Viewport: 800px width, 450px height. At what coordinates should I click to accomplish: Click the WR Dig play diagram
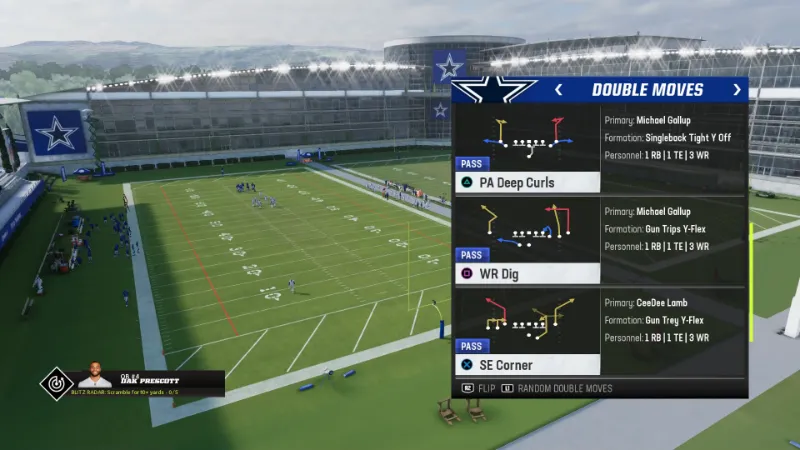527,227
